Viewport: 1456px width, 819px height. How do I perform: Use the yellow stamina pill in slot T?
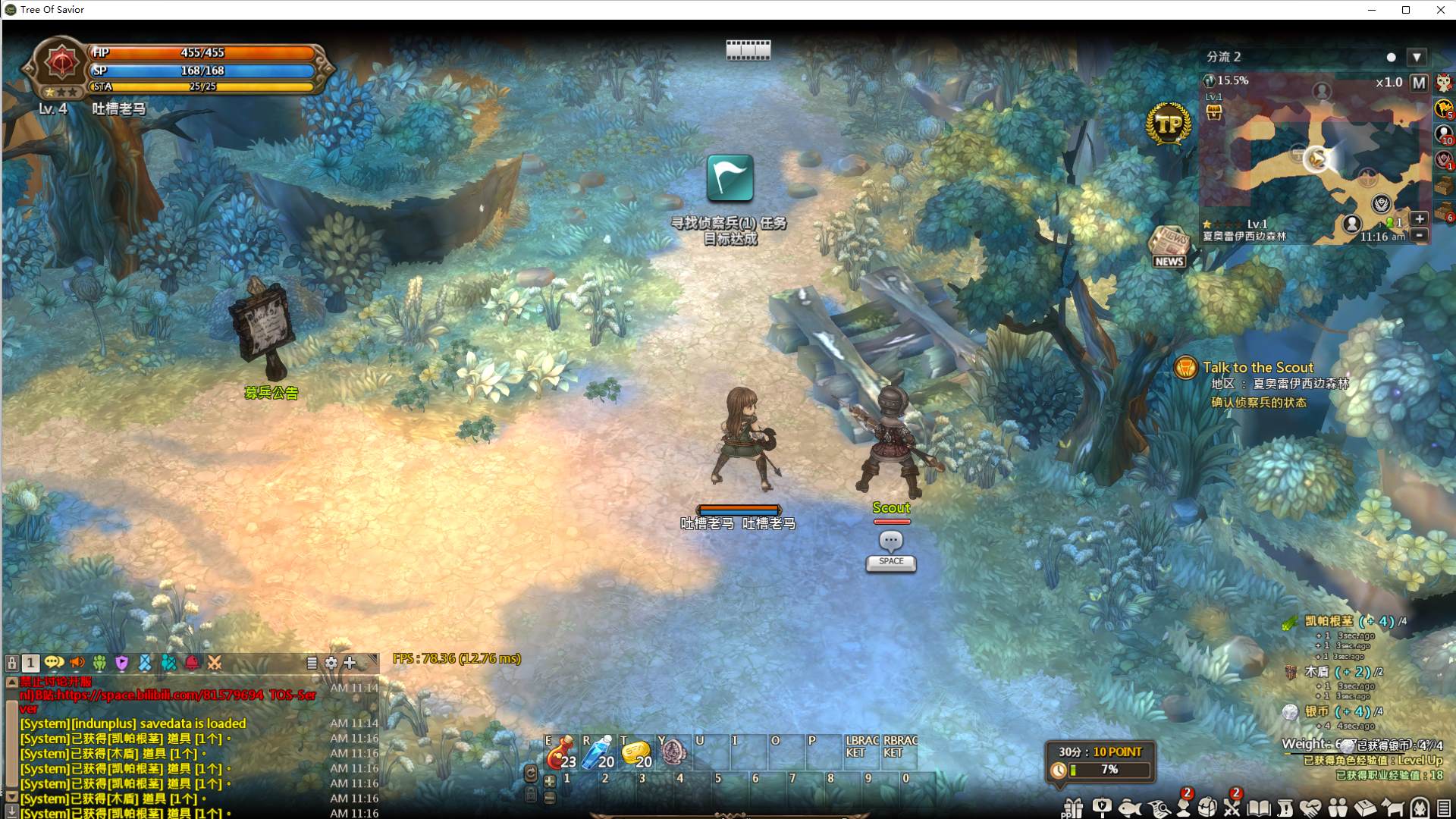(x=635, y=752)
